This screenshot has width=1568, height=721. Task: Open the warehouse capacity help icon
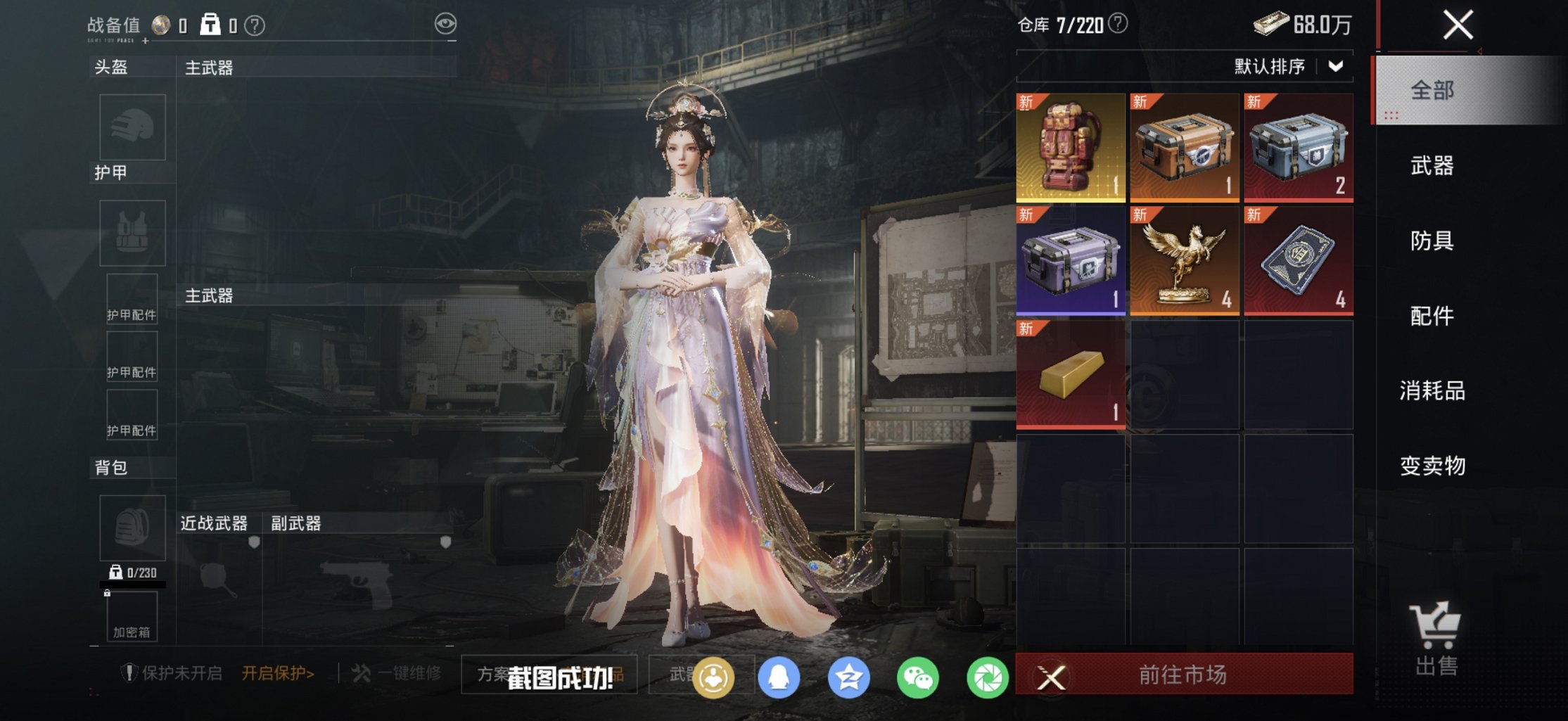[x=1118, y=24]
